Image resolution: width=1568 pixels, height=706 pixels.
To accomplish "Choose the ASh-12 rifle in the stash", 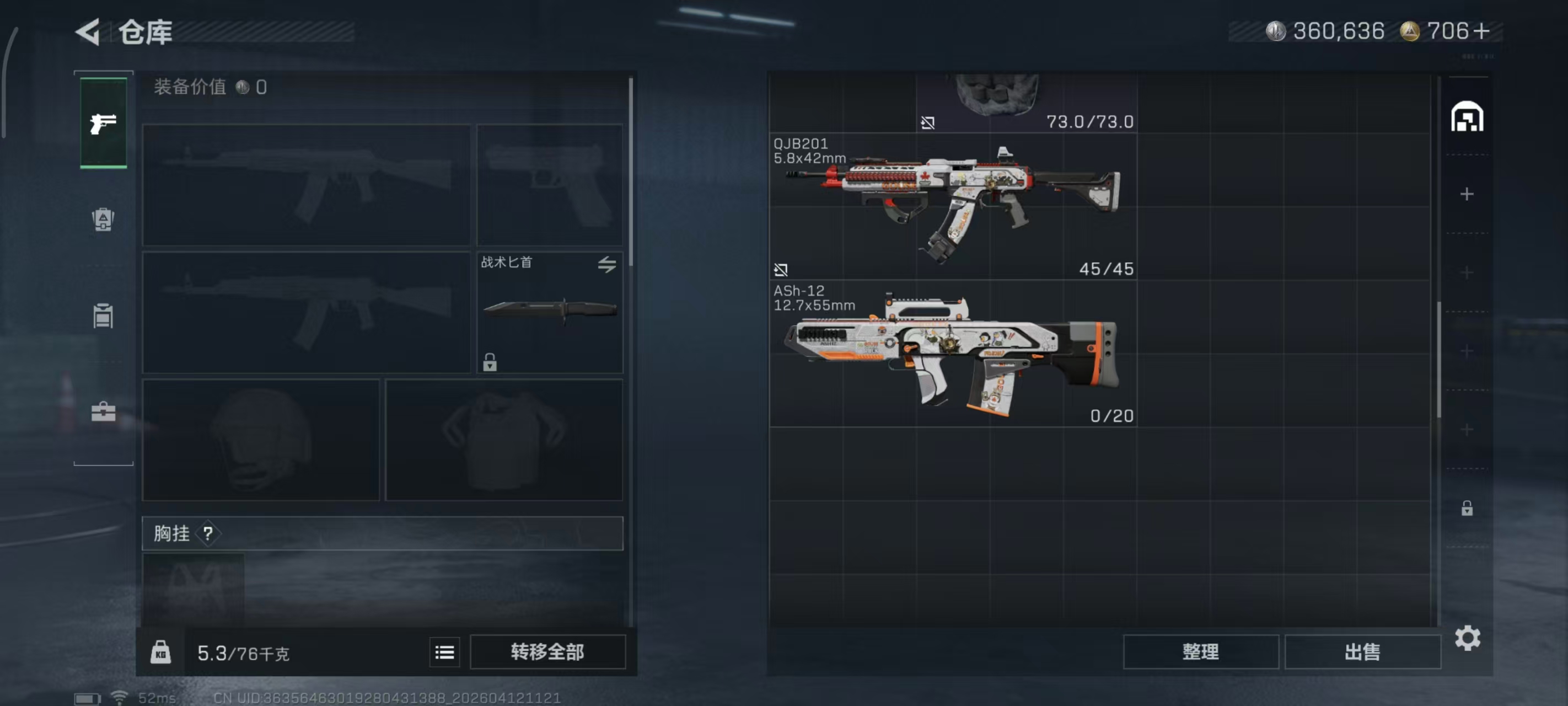I will 953,354.
